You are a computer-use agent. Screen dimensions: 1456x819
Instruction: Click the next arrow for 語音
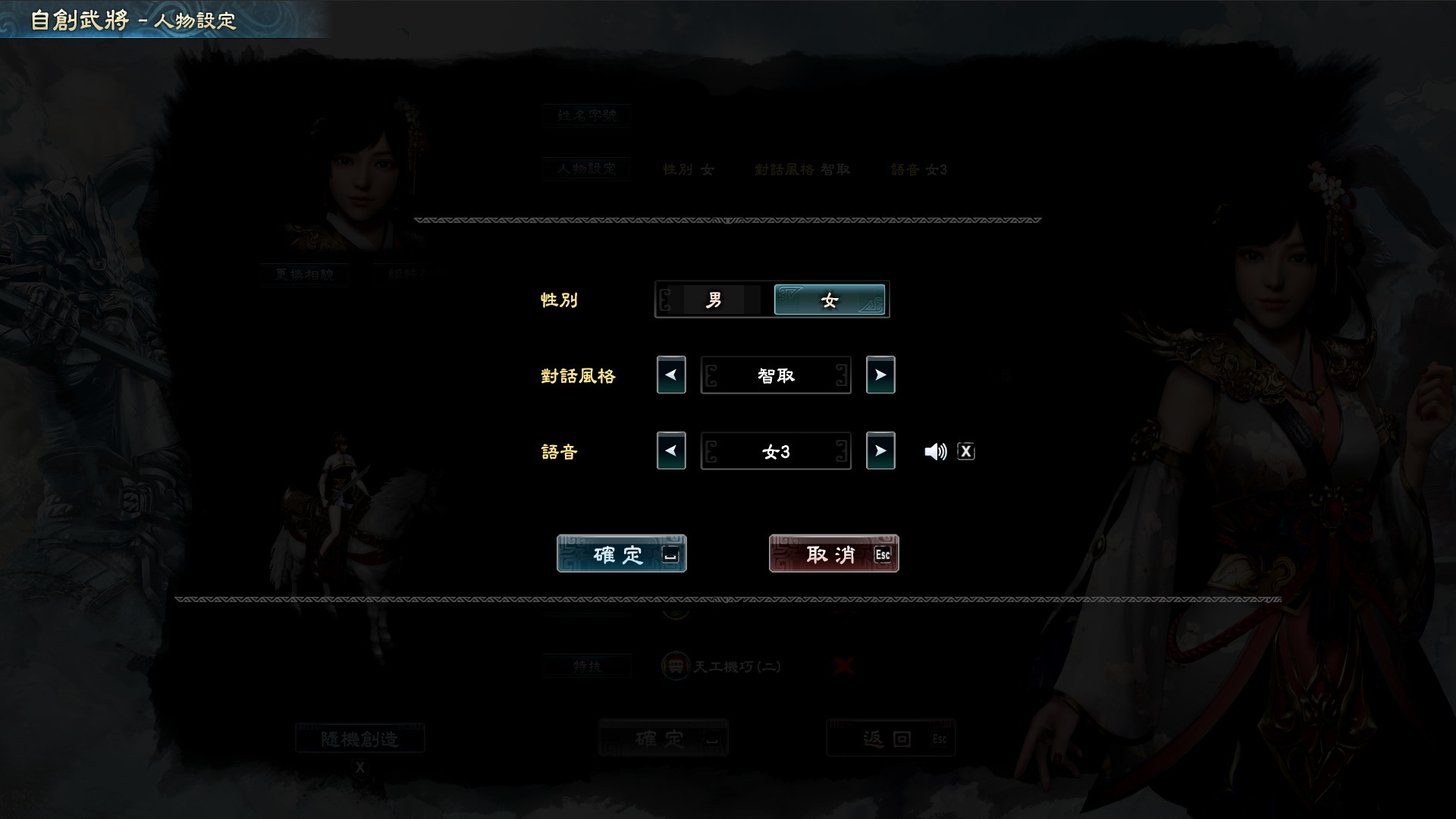880,450
